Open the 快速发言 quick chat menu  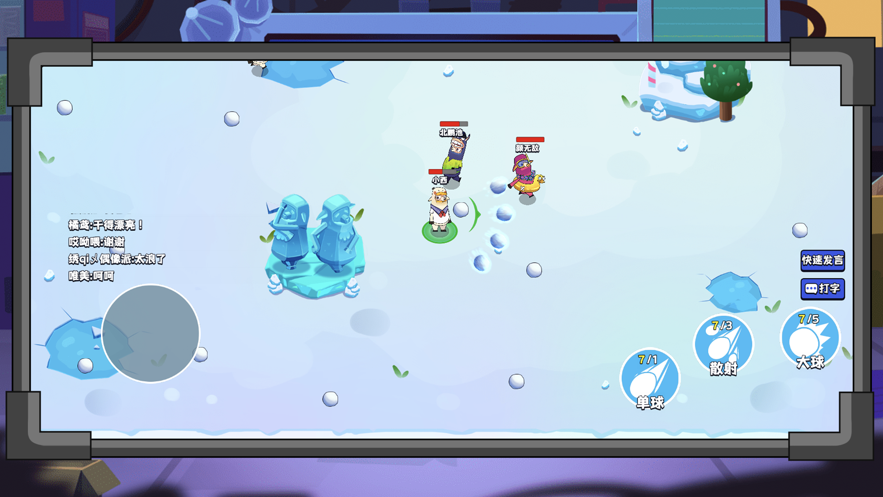coord(822,260)
